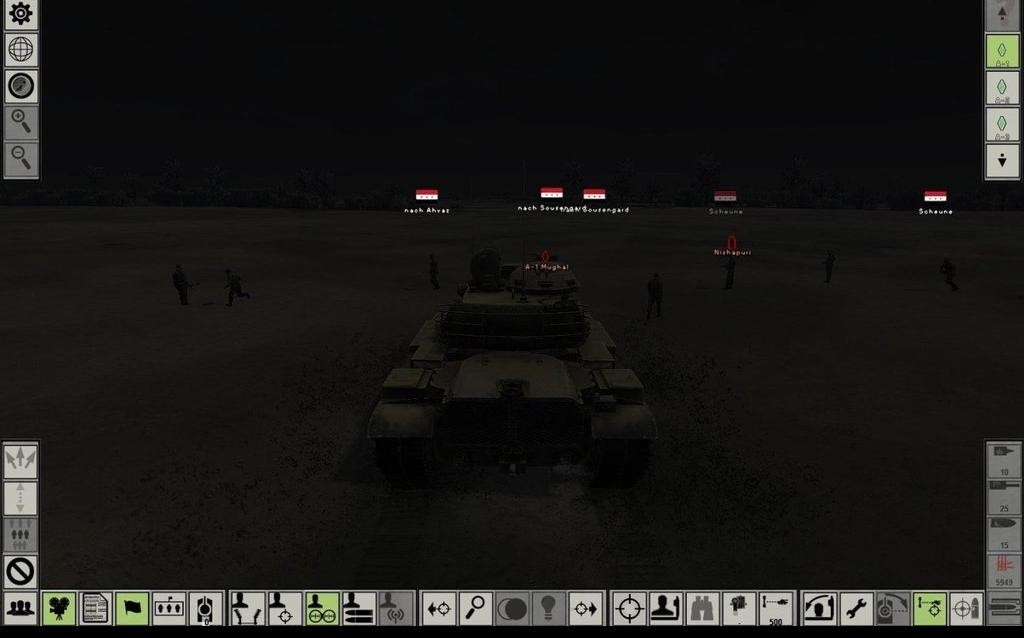1024x638 pixels.
Task: Select the three-soldiers group icon
Action: tap(20, 606)
